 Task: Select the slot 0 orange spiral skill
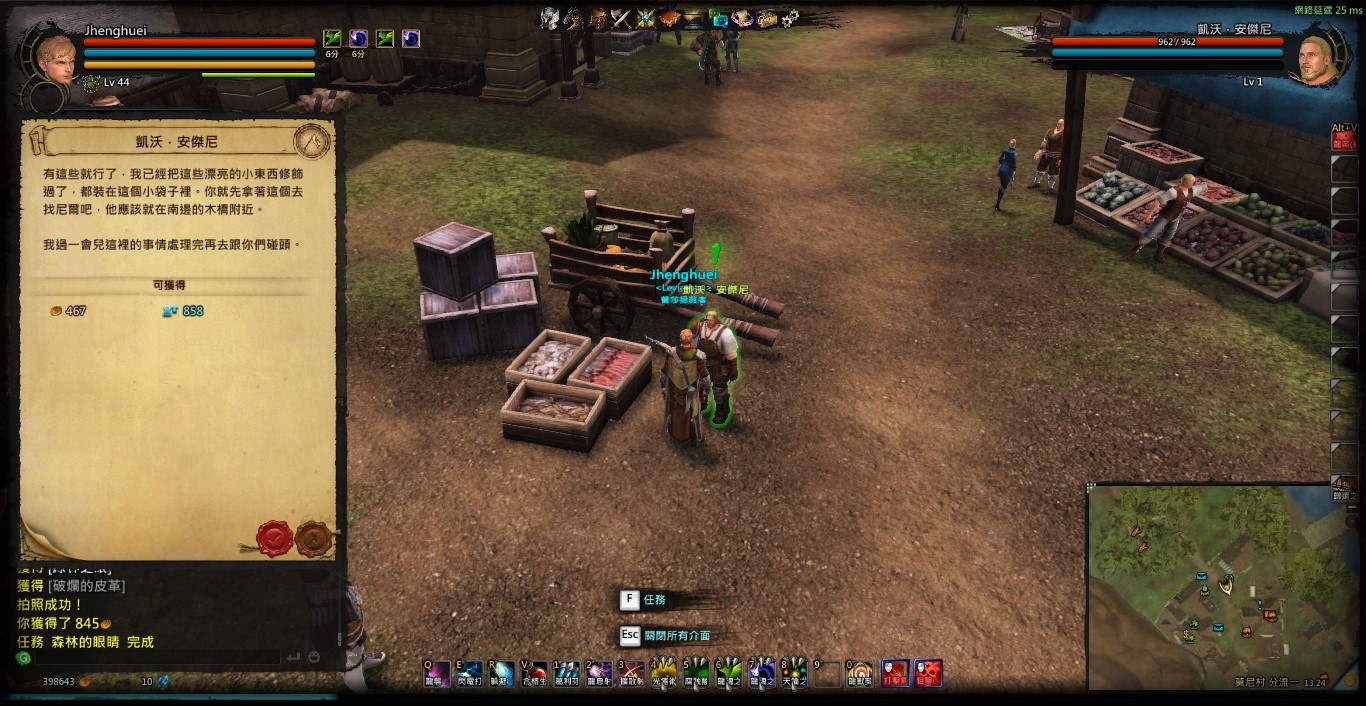[860, 673]
